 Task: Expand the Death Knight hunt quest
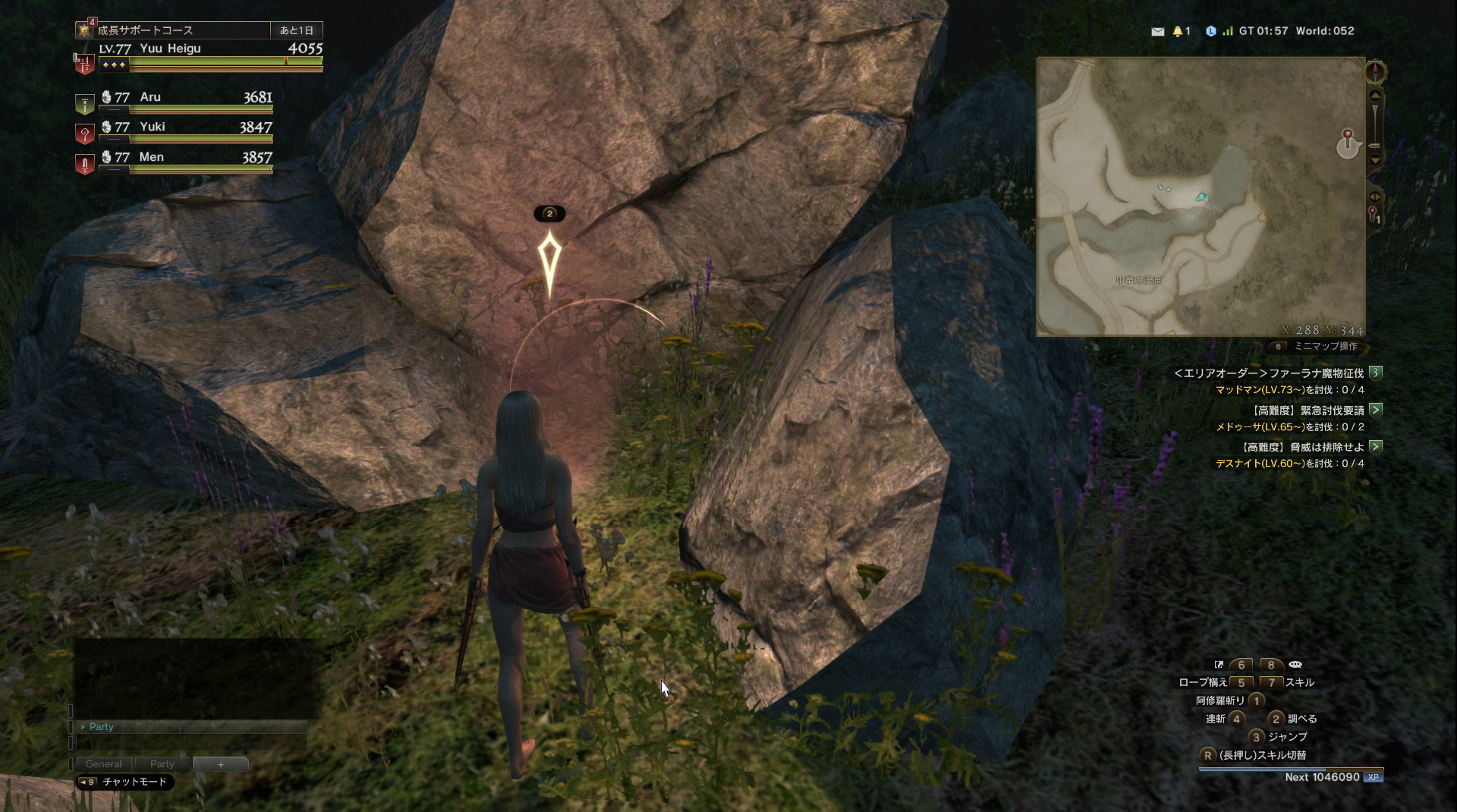[x=1375, y=447]
